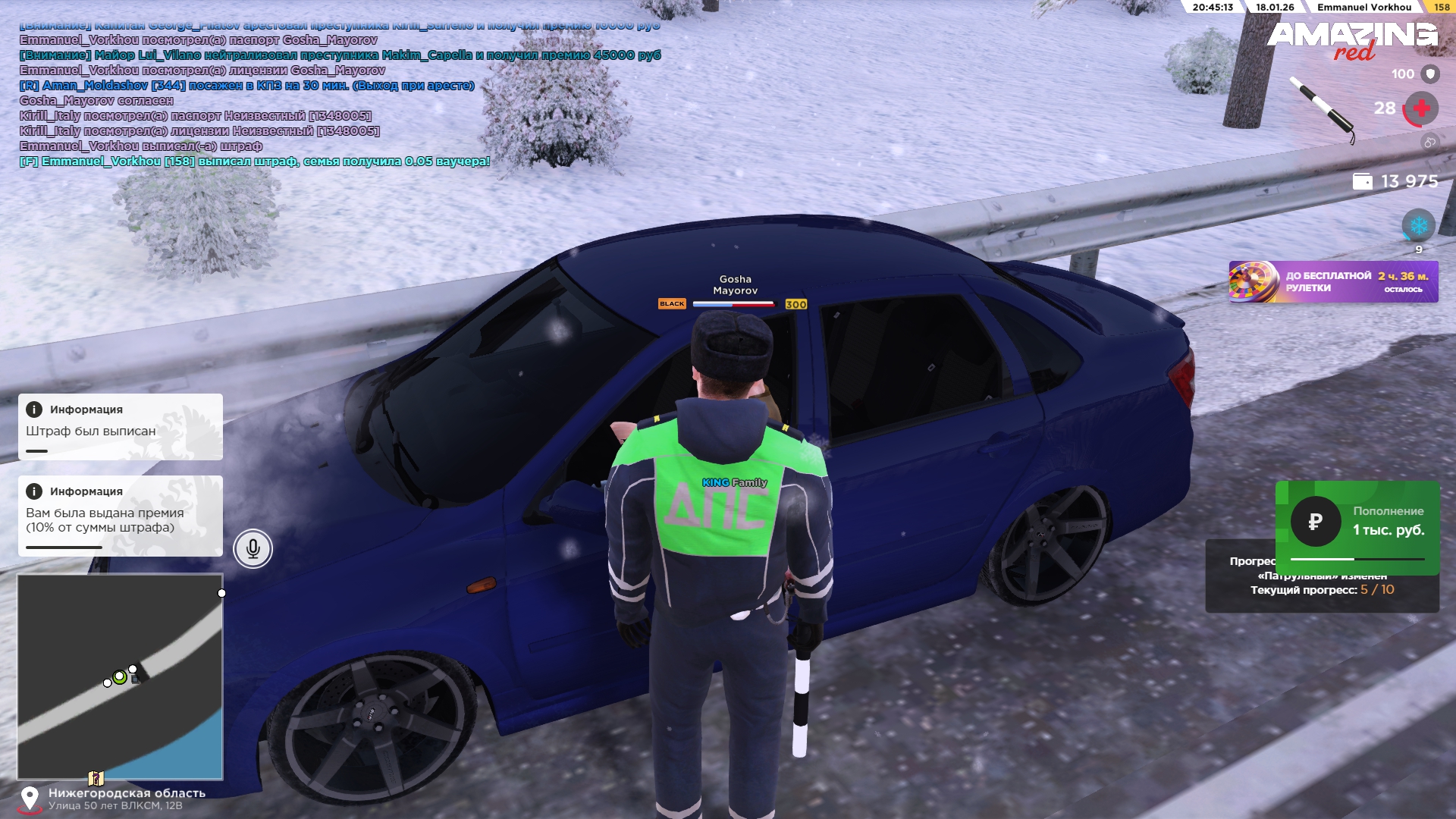
Task: Open the map marker icon below the minimap
Action: coord(96,778)
